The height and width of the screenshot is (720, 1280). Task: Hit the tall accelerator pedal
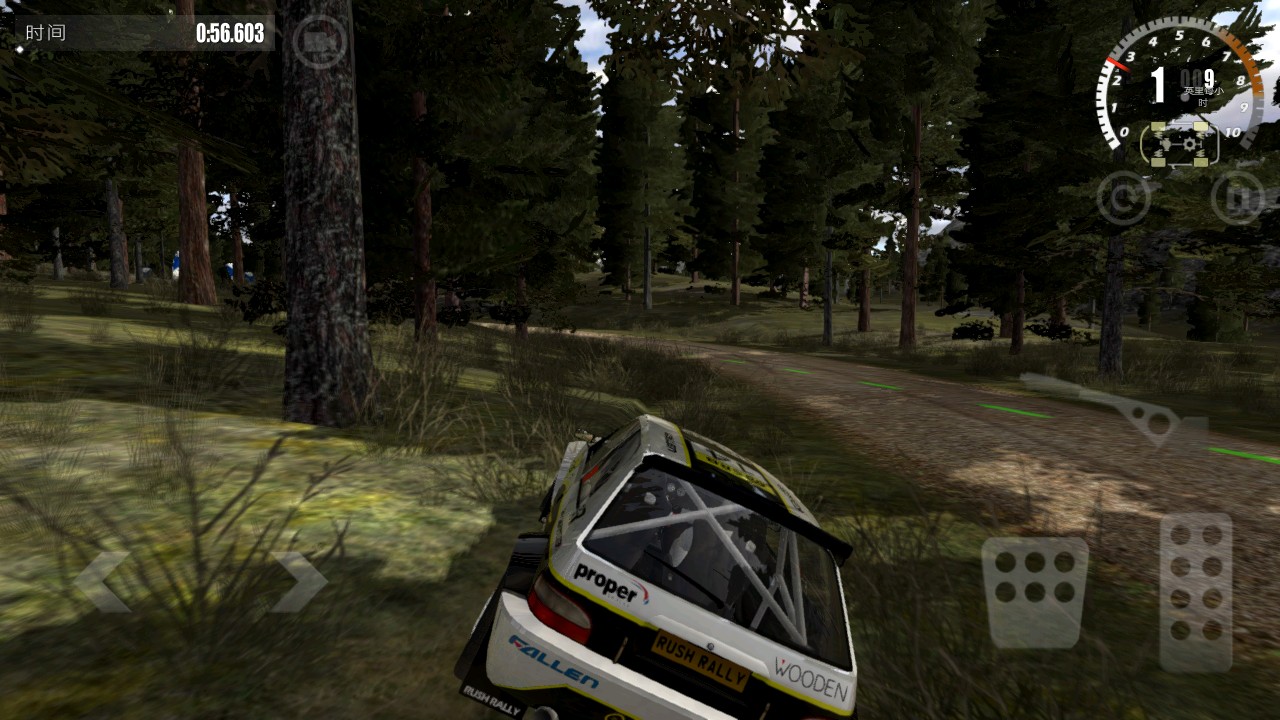point(1196,592)
